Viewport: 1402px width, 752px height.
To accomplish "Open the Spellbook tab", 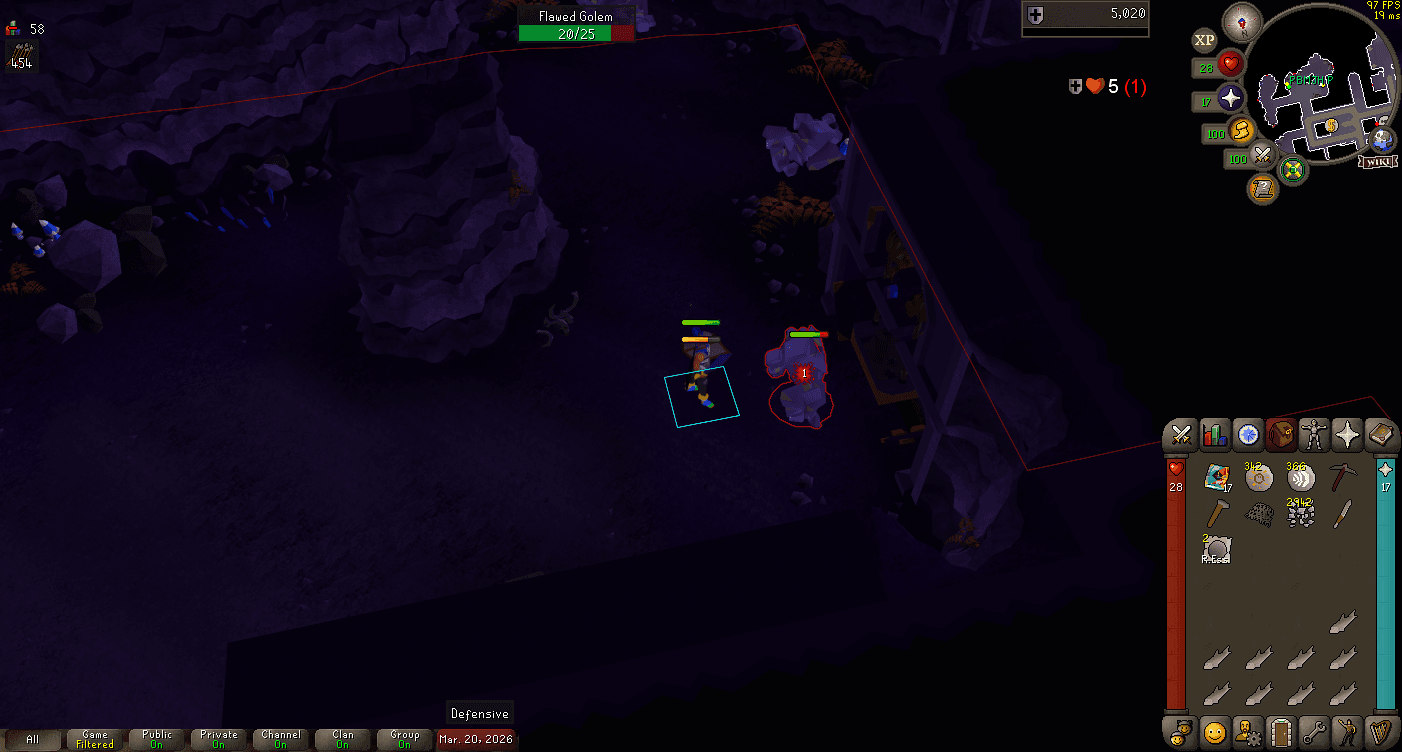I will pos(1380,434).
